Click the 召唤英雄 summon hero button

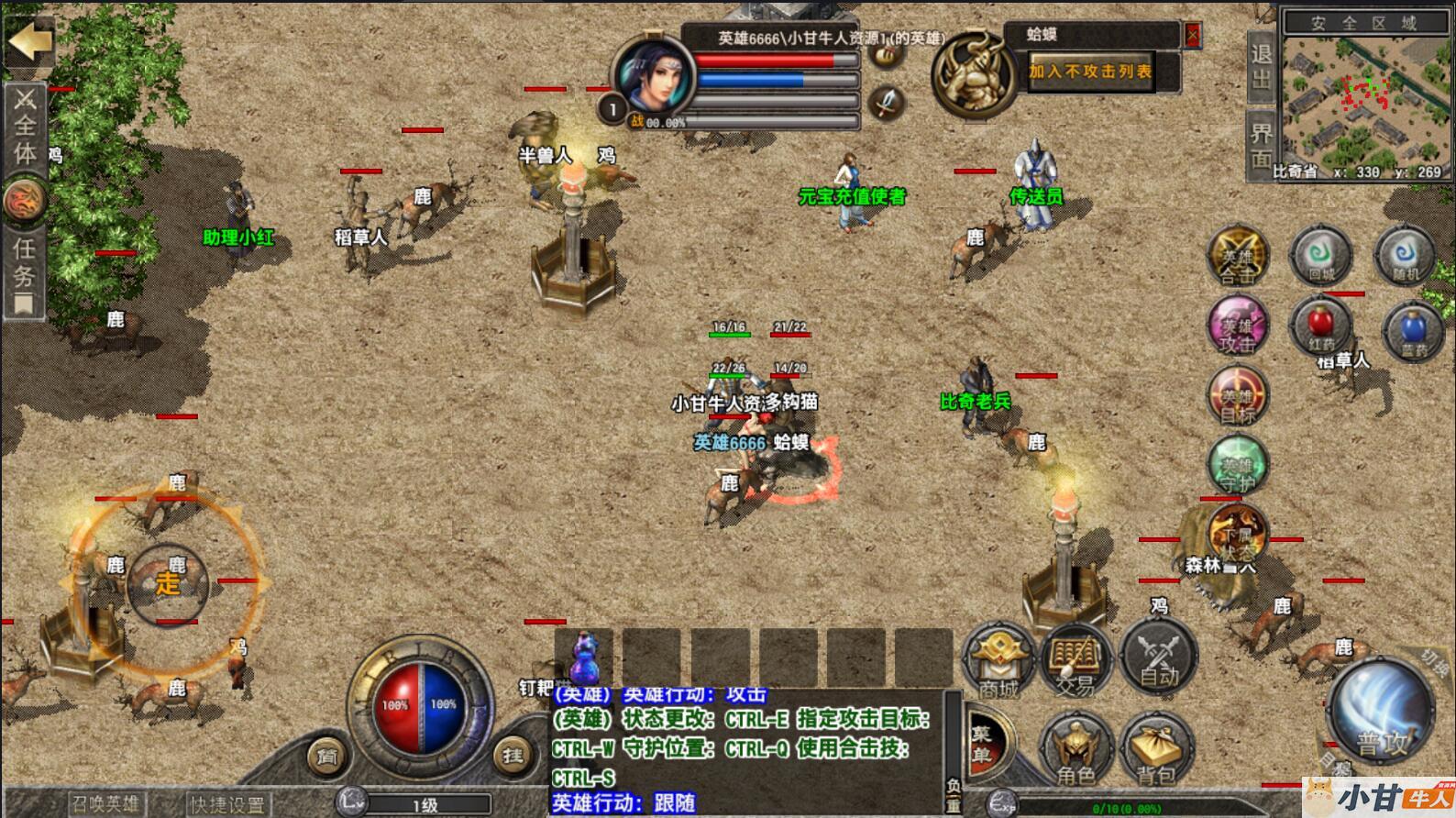(106, 804)
